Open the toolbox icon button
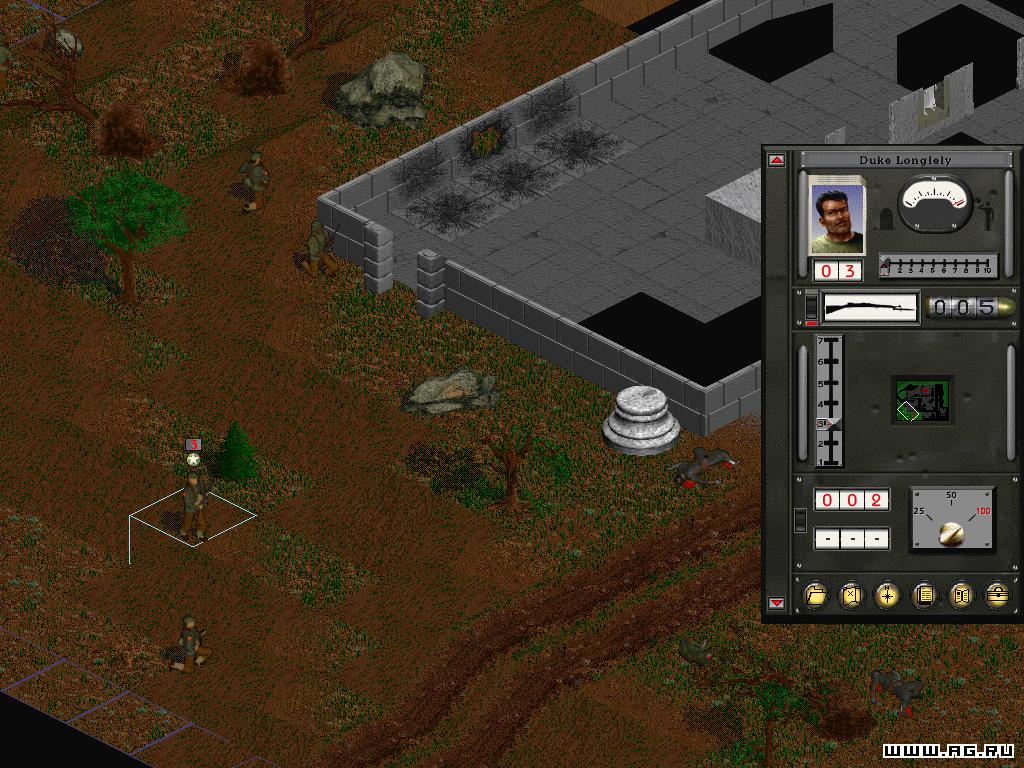 [996, 595]
